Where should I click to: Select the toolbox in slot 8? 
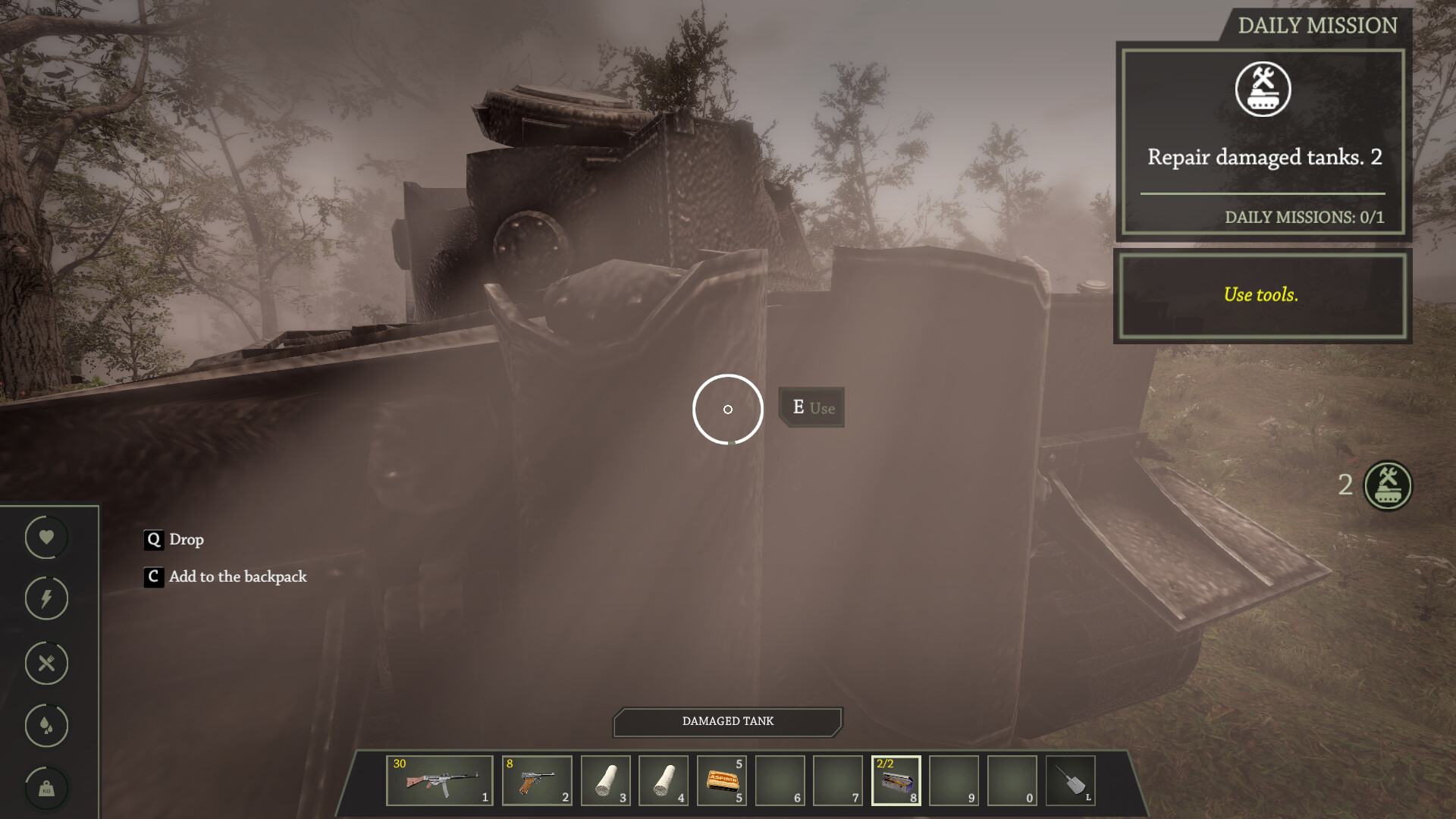point(897,780)
